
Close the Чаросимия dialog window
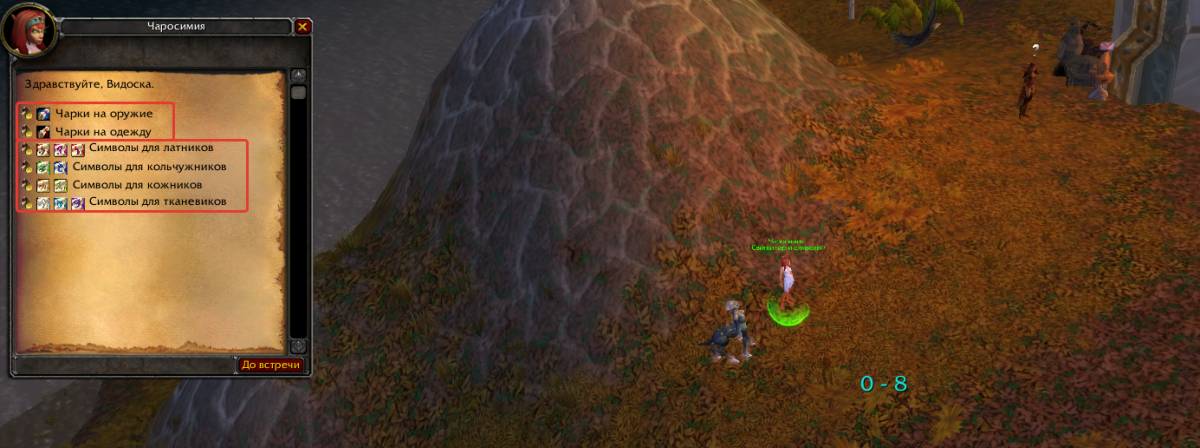pyautogui.click(x=303, y=27)
